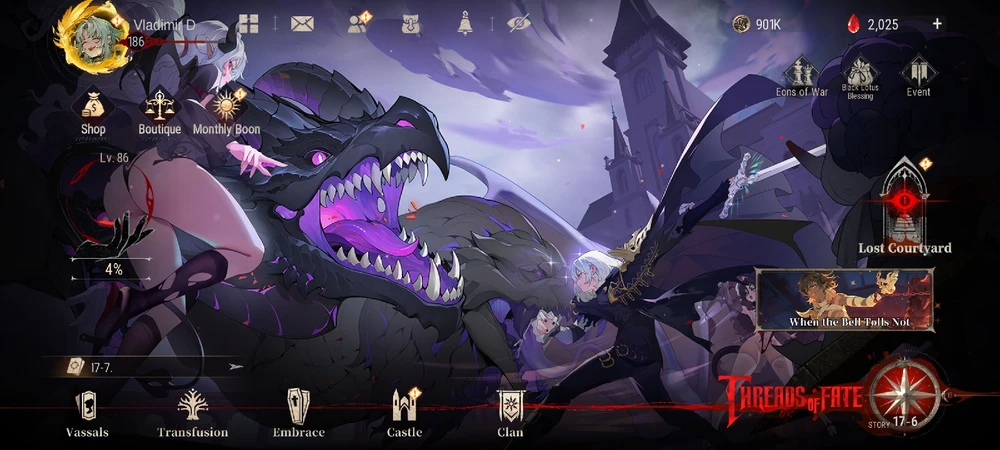Screen dimensions: 1000x450
Task: Claim the Monthly Boon
Action: coord(225,111)
